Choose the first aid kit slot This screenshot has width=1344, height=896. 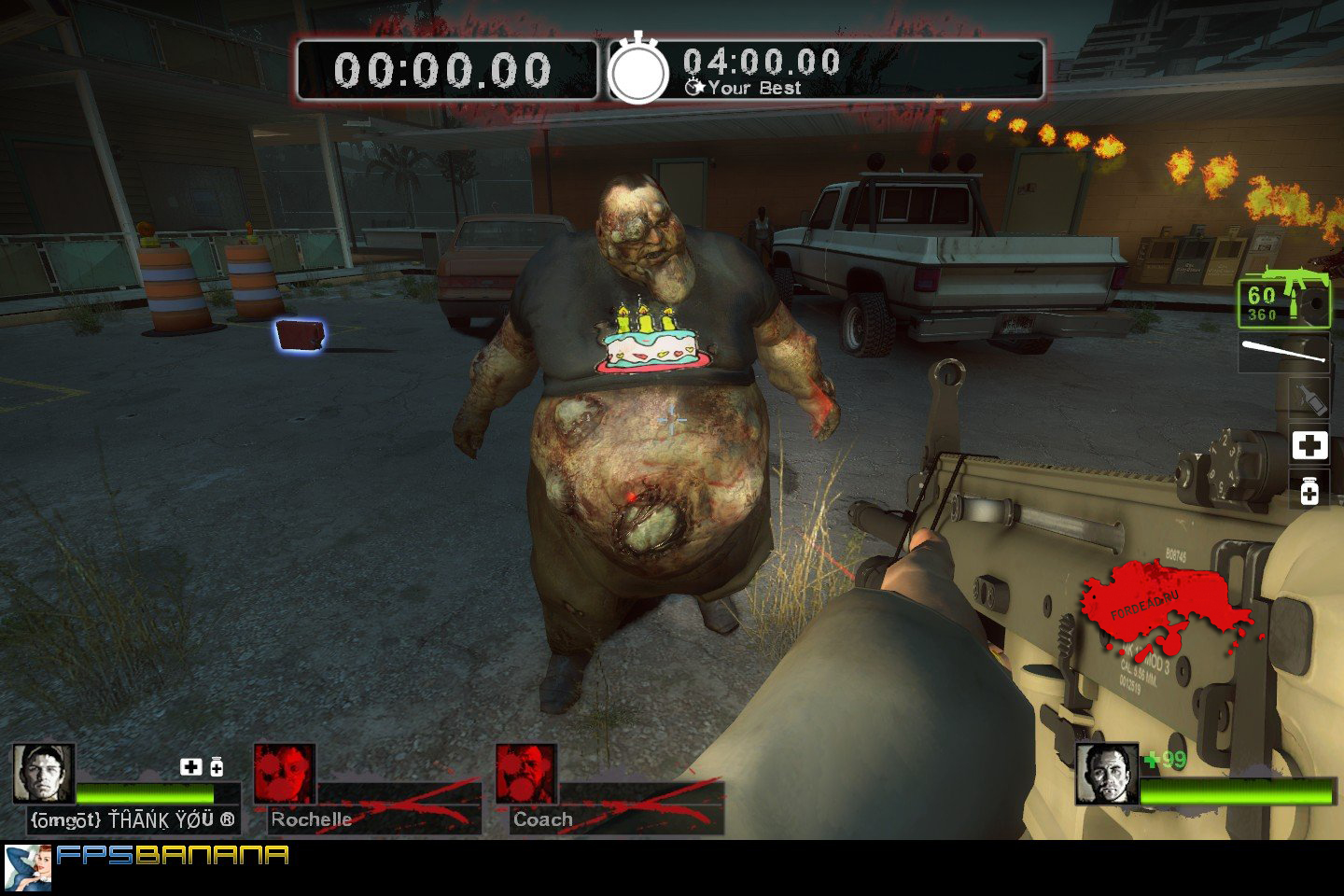1309,446
